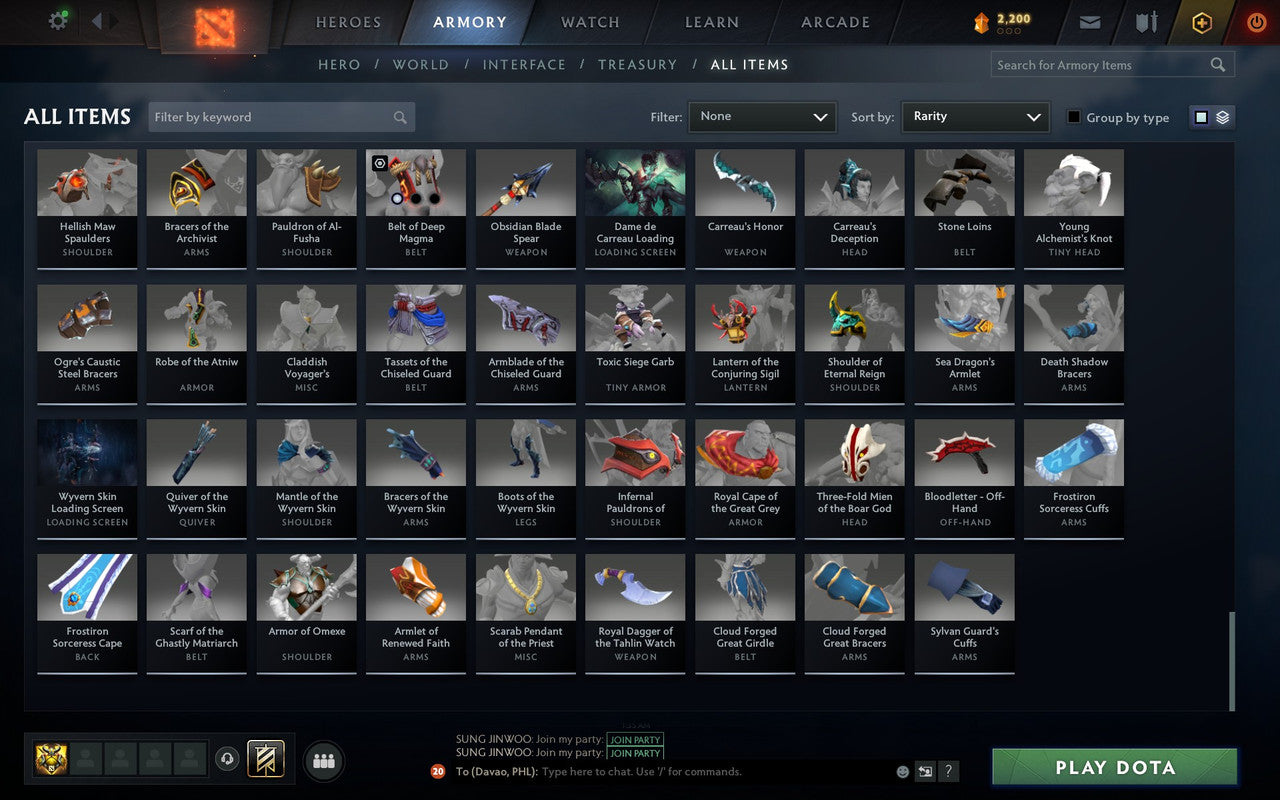Expand the chat channel selector showing 20
1280x800 pixels.
click(436, 771)
